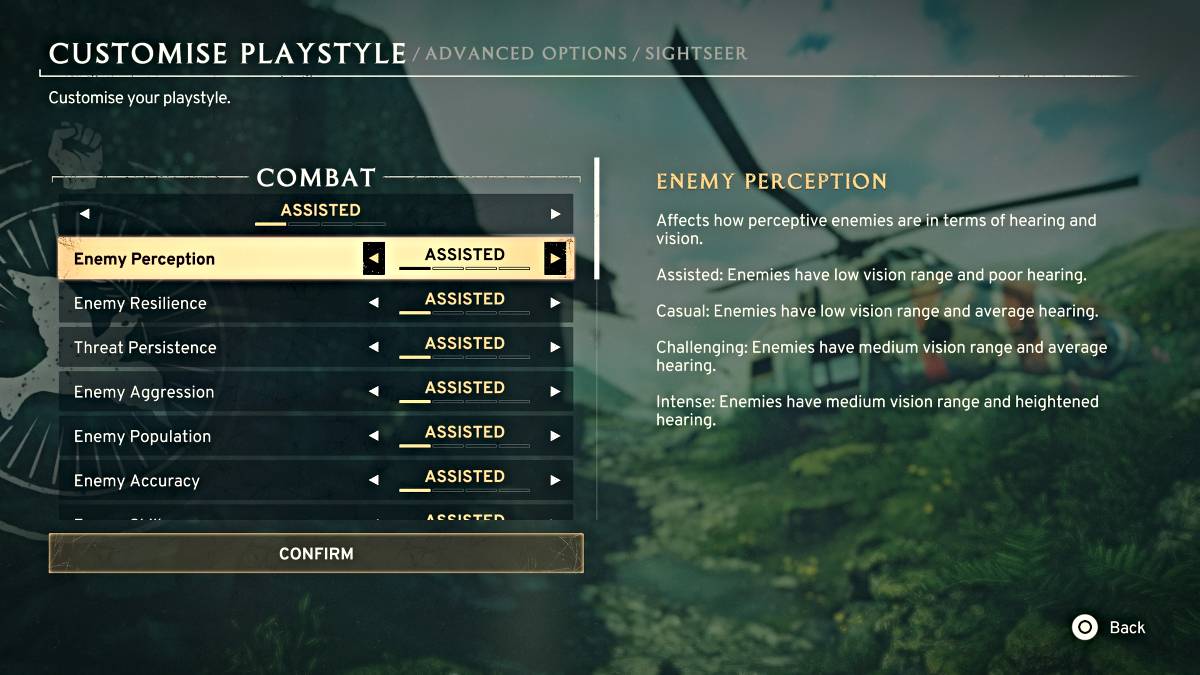1200x675 pixels.
Task: Lower Enemy Resilience using left arrow
Action: click(373, 303)
